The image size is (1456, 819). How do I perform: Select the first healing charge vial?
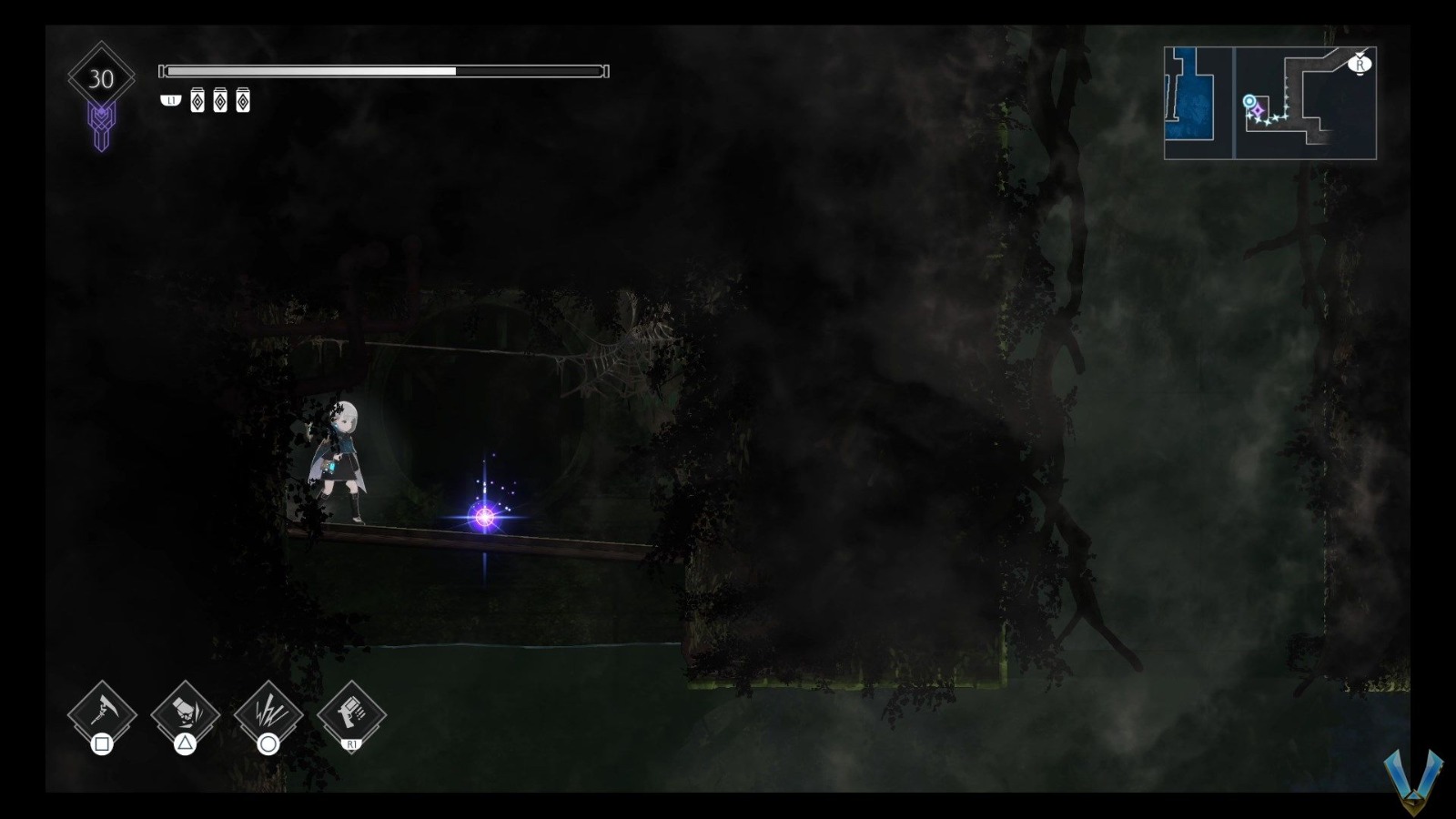[x=197, y=100]
